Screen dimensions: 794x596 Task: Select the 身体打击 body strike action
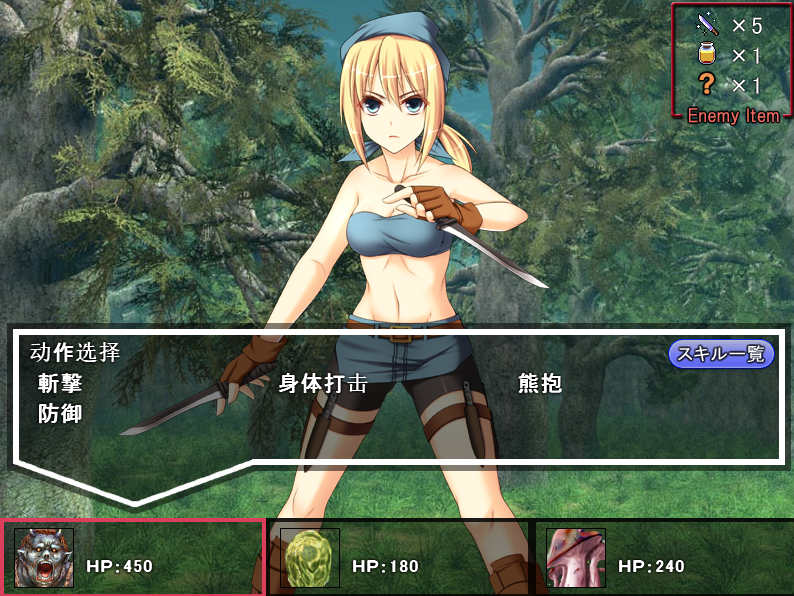point(323,383)
